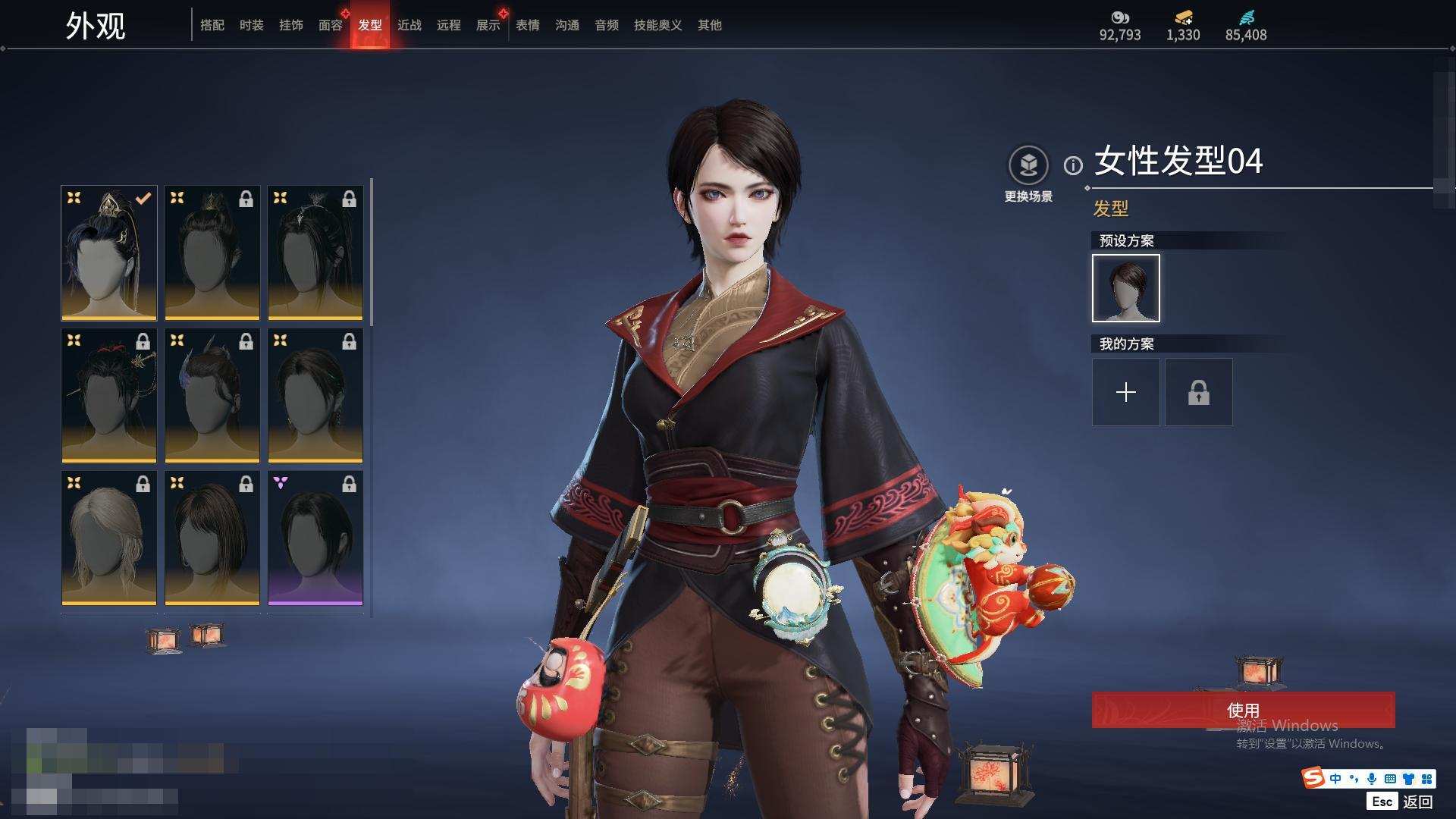Choose the equipped hairstyle with the checkmark
Screen dimensions: 1456x819
point(109,253)
